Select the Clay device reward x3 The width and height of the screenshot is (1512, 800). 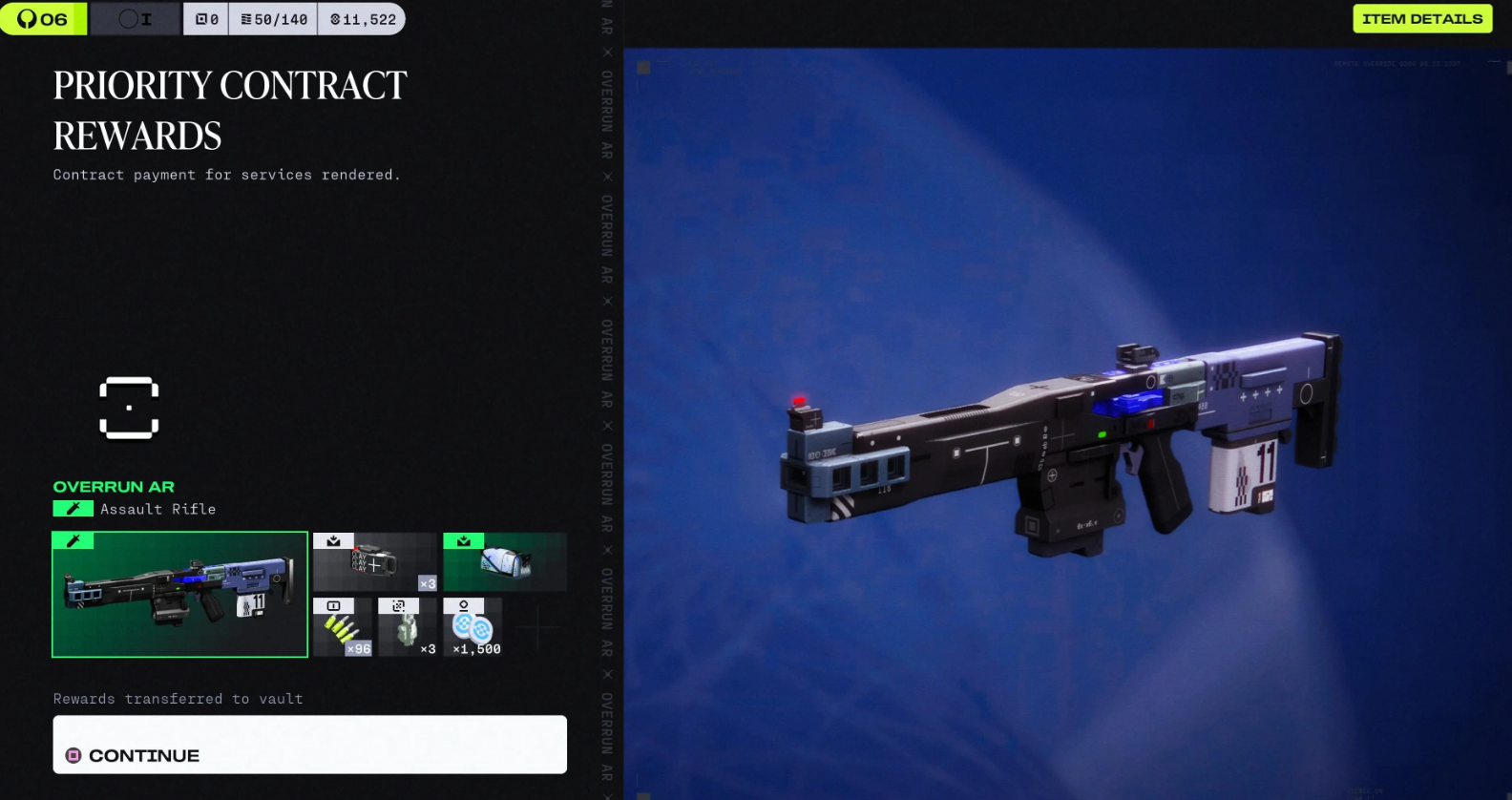point(375,562)
